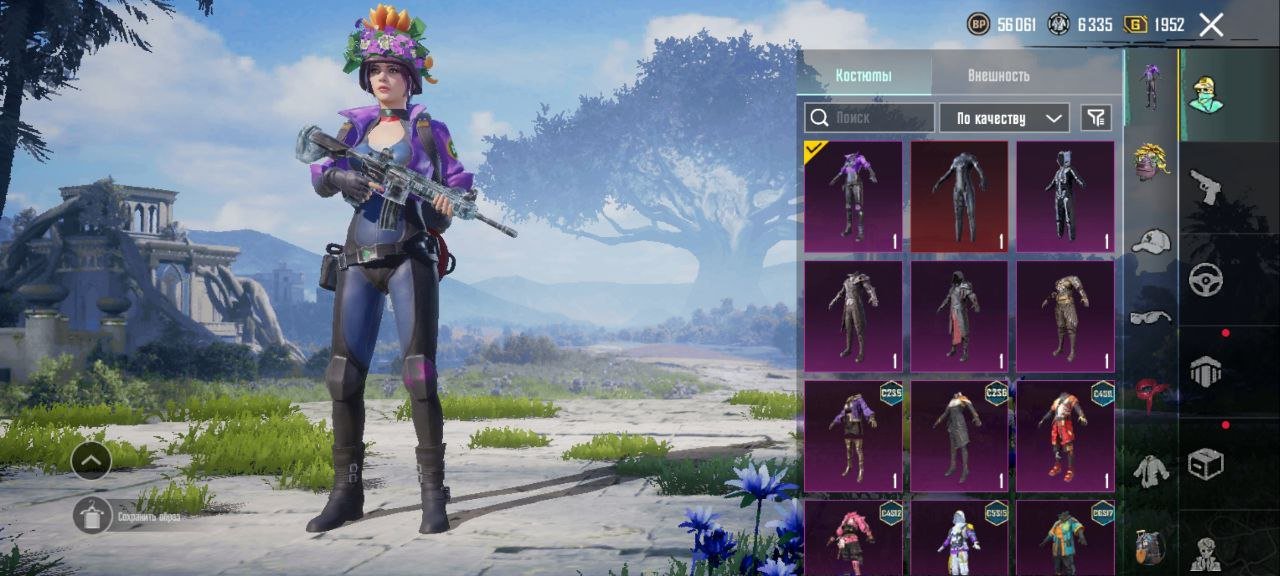Click the Сохранить образ hanger button

click(92, 515)
